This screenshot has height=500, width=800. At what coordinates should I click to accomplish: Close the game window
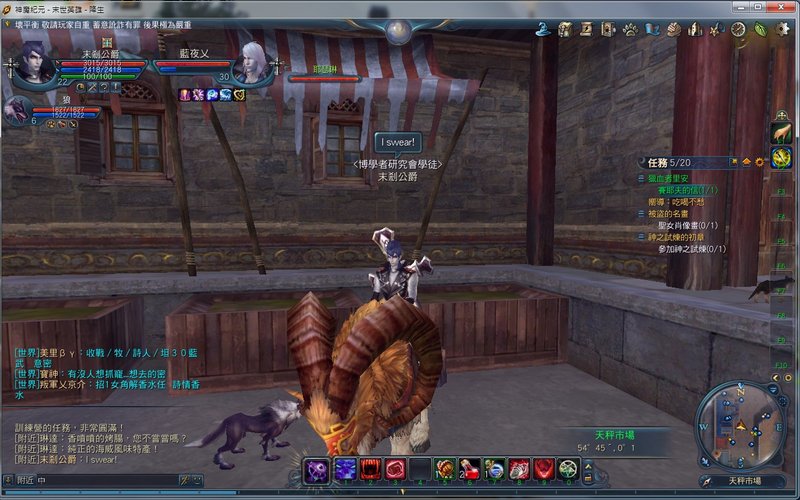[787, 8]
